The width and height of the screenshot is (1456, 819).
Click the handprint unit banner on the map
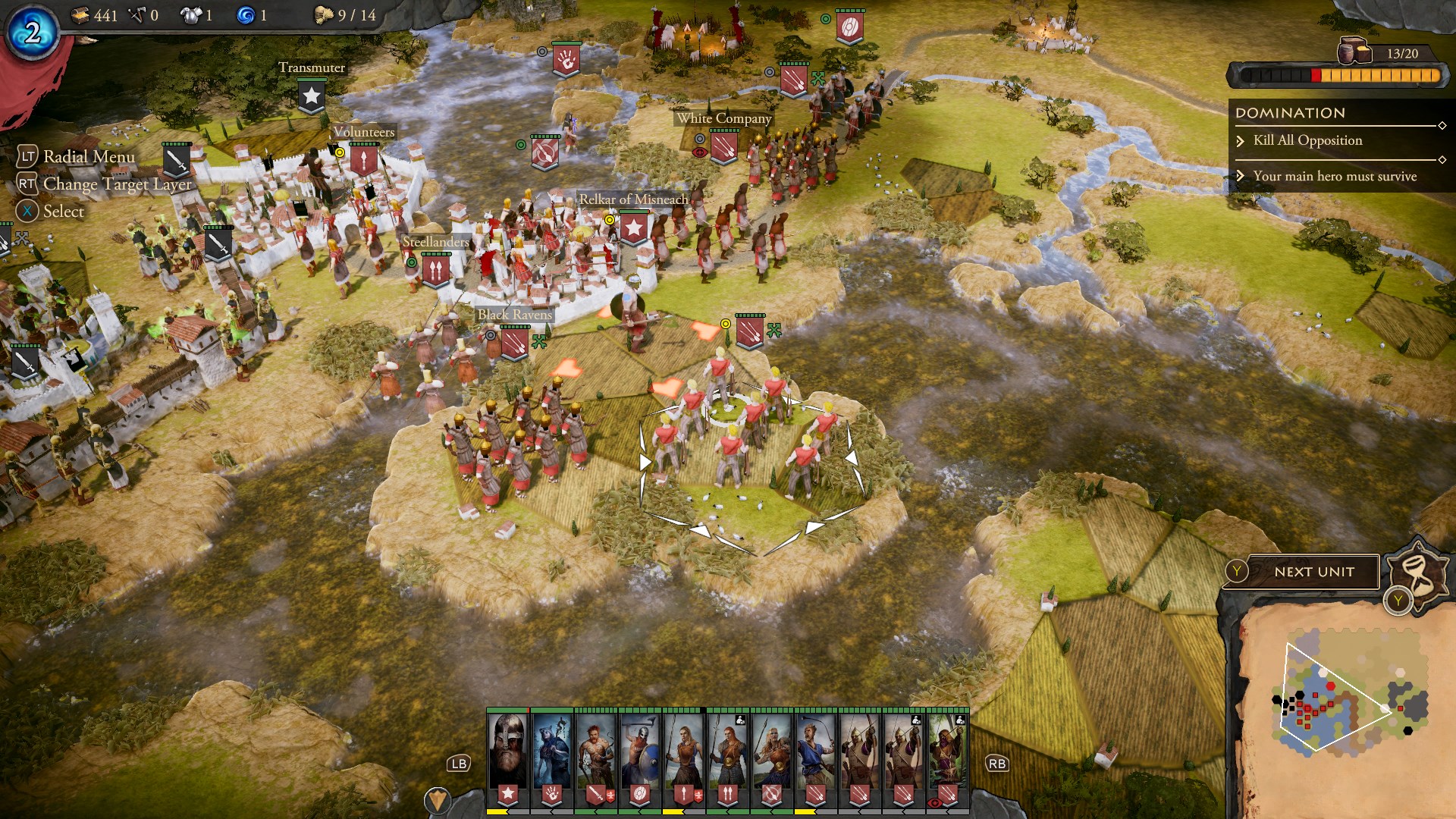coord(566,61)
